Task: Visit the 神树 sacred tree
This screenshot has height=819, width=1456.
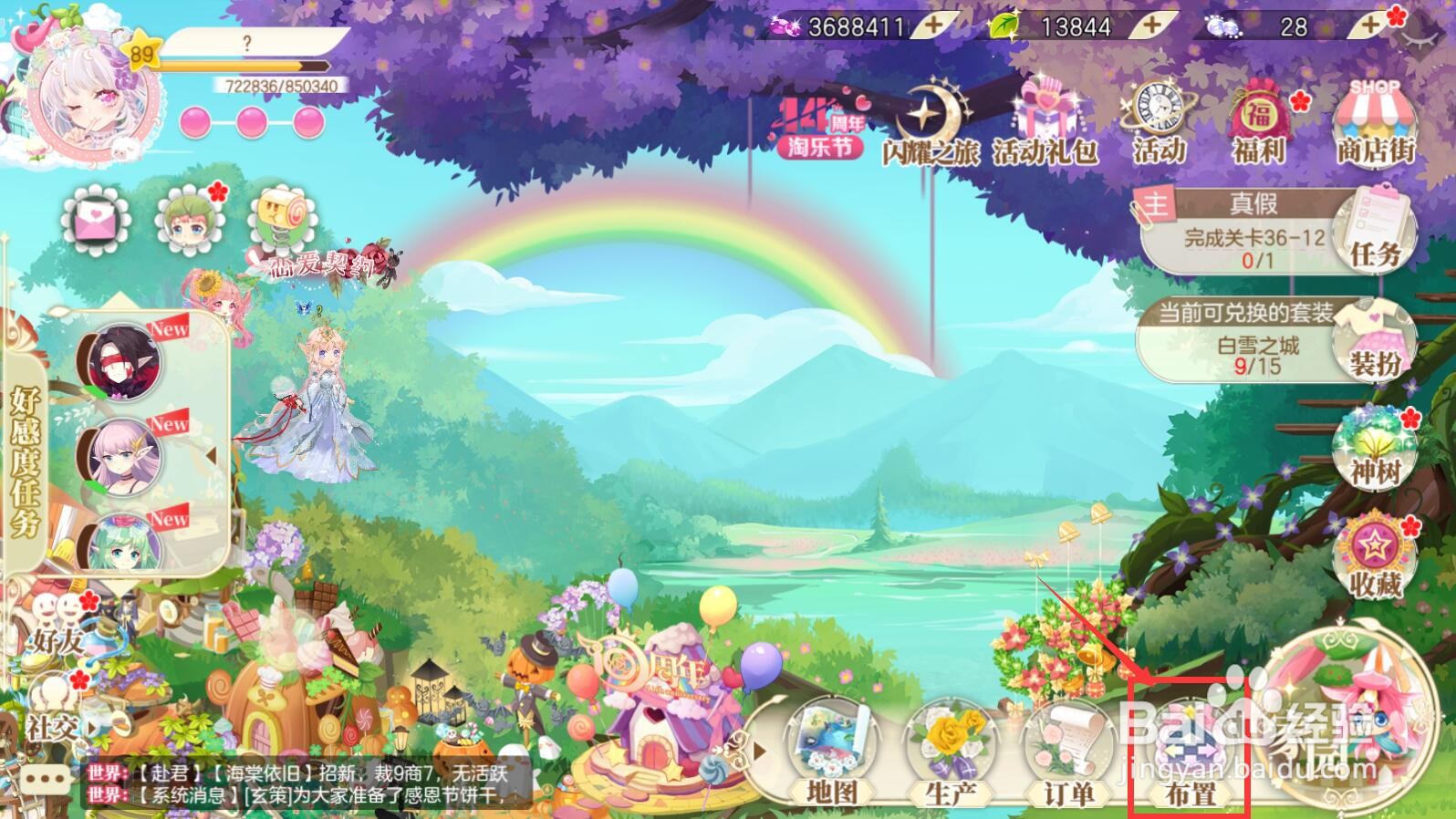Action: pos(1374,451)
